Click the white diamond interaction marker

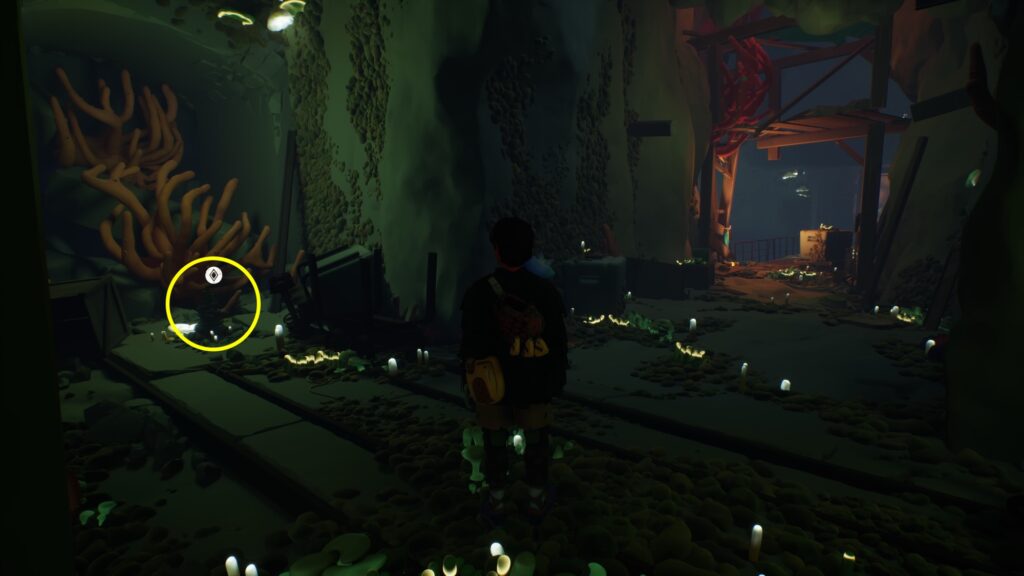tap(212, 274)
